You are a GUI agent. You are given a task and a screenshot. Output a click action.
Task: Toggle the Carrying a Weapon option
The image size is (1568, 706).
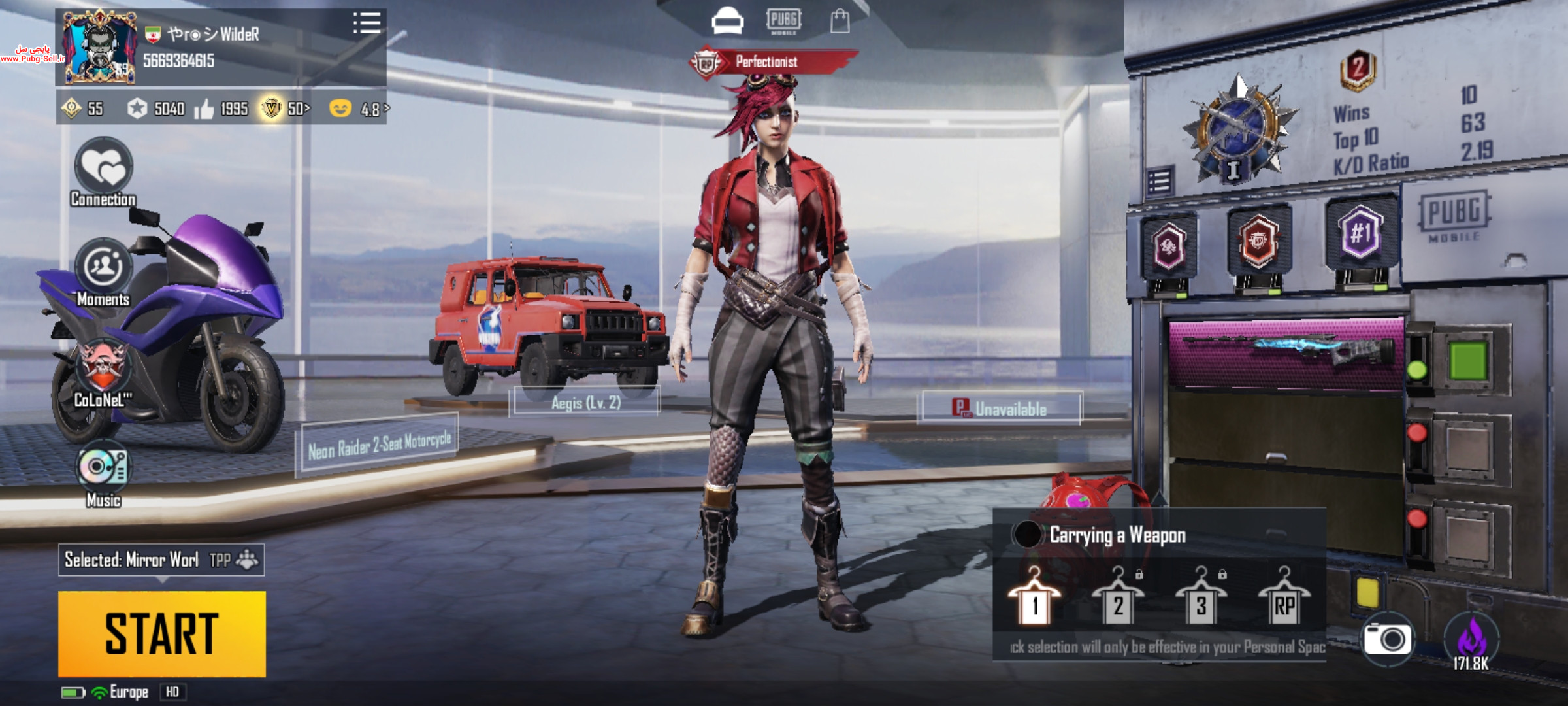tap(1028, 535)
